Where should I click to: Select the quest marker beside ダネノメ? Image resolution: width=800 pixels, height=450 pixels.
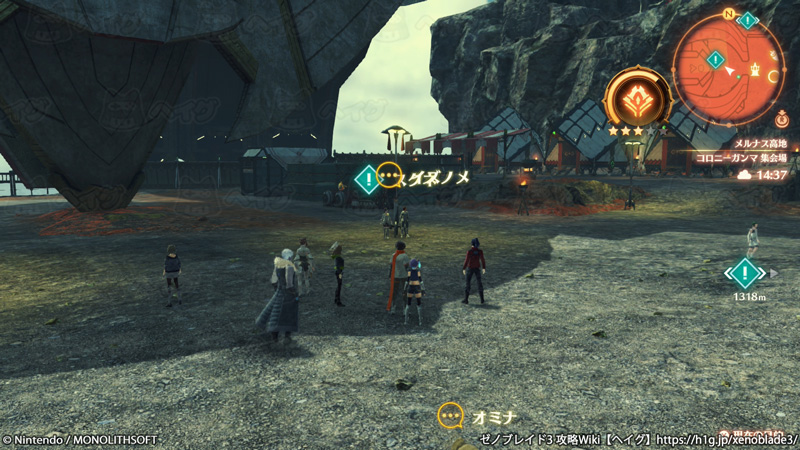367,179
